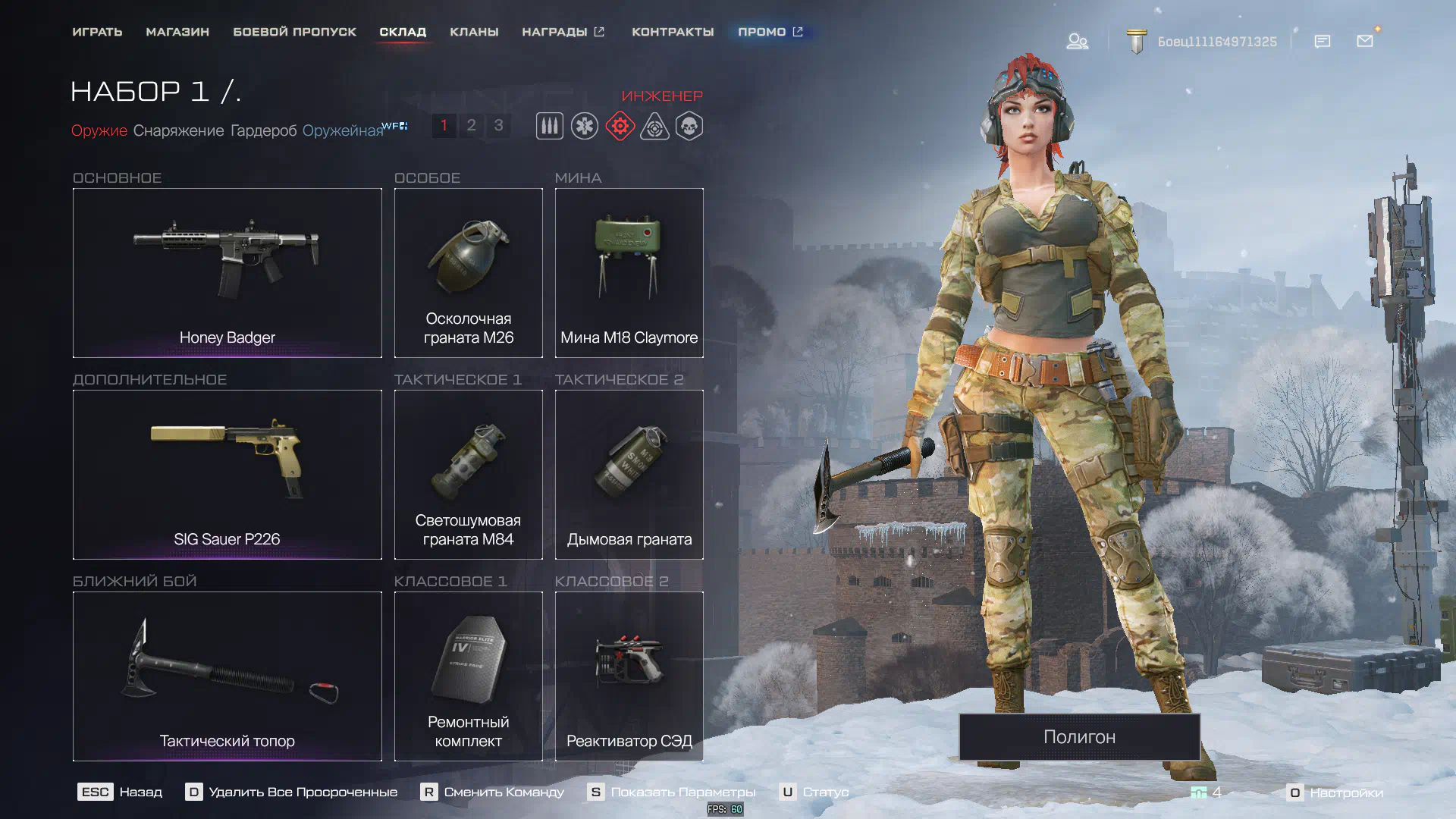Image resolution: width=1456 pixels, height=819 pixels.
Task: Switch to the Снаряжение tab
Action: 178,130
